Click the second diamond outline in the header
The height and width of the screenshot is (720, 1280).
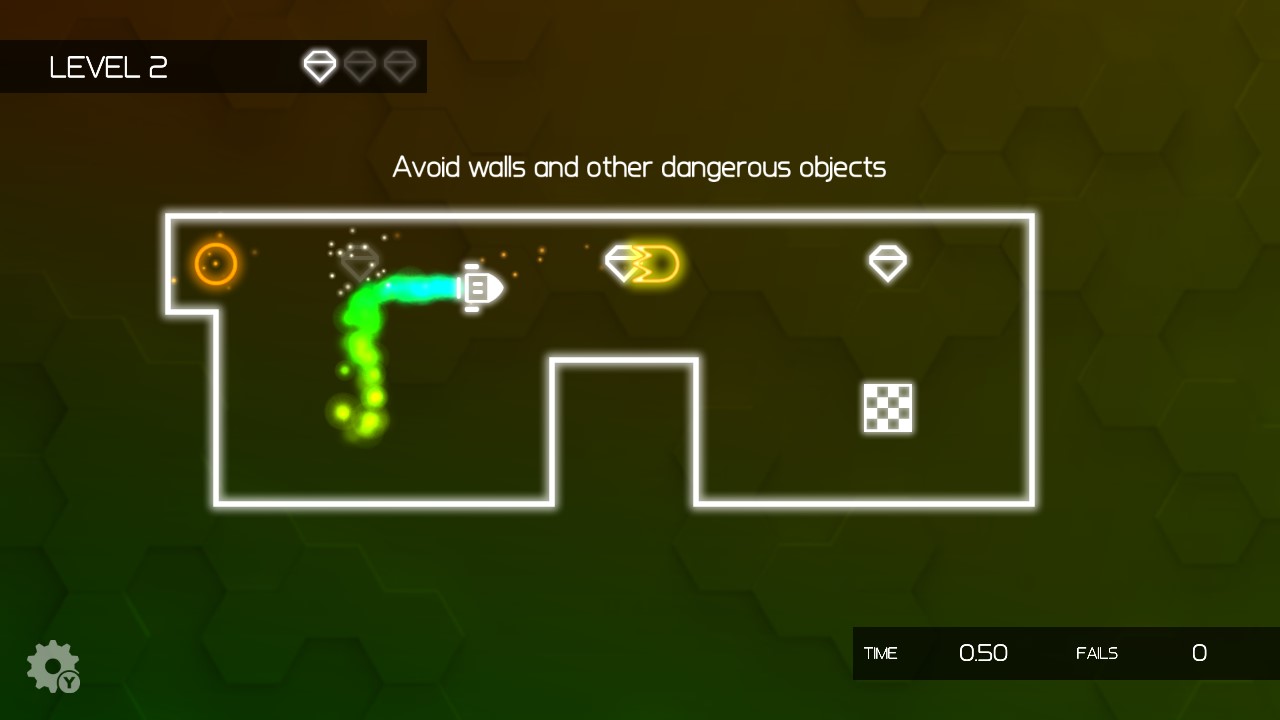360,66
